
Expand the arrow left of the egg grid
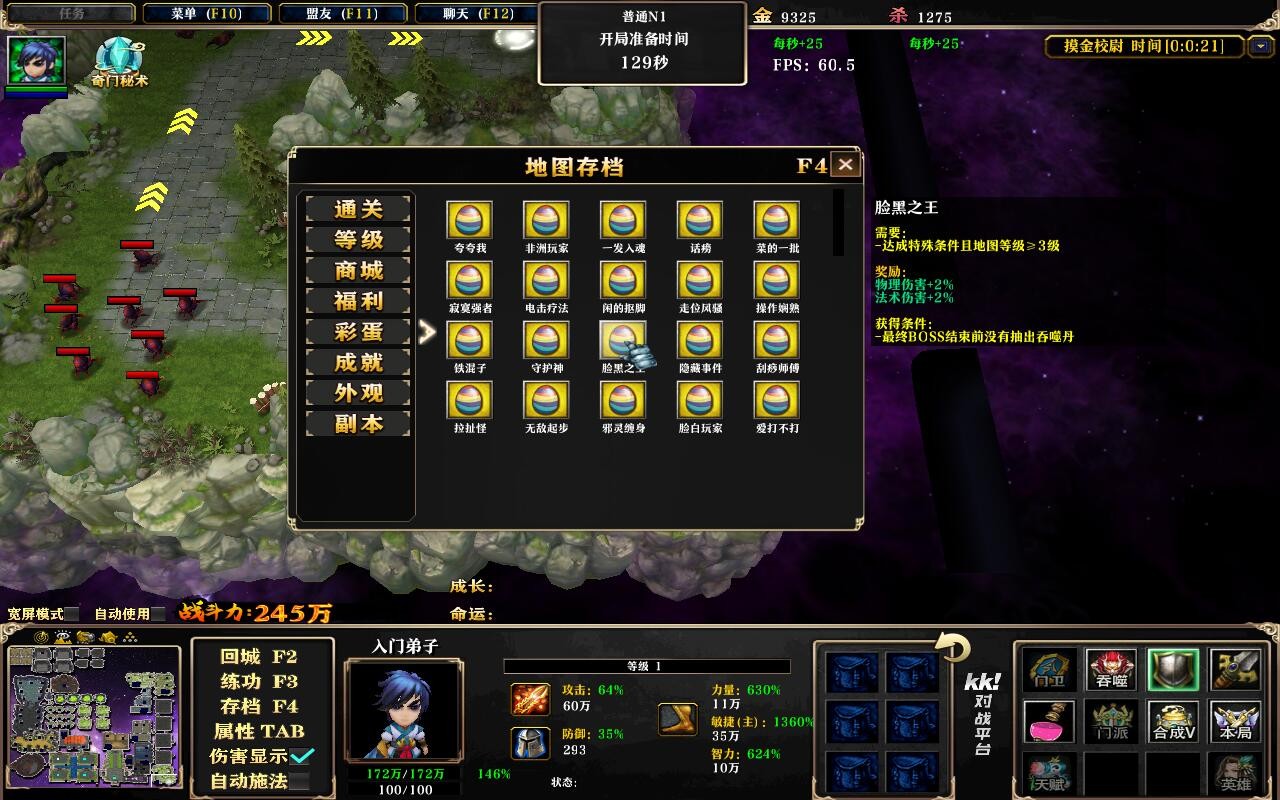click(x=426, y=332)
